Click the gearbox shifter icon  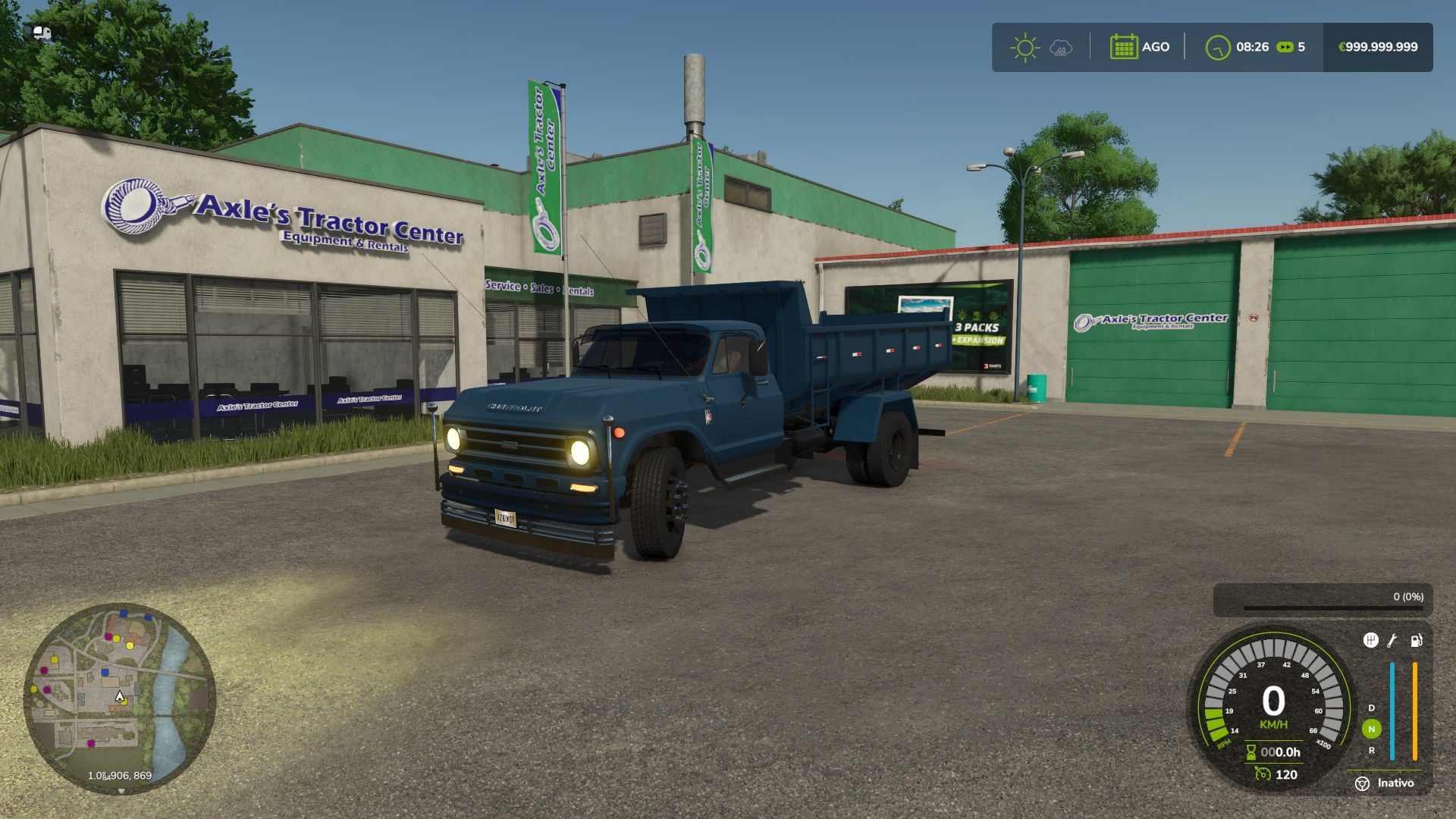[1370, 641]
